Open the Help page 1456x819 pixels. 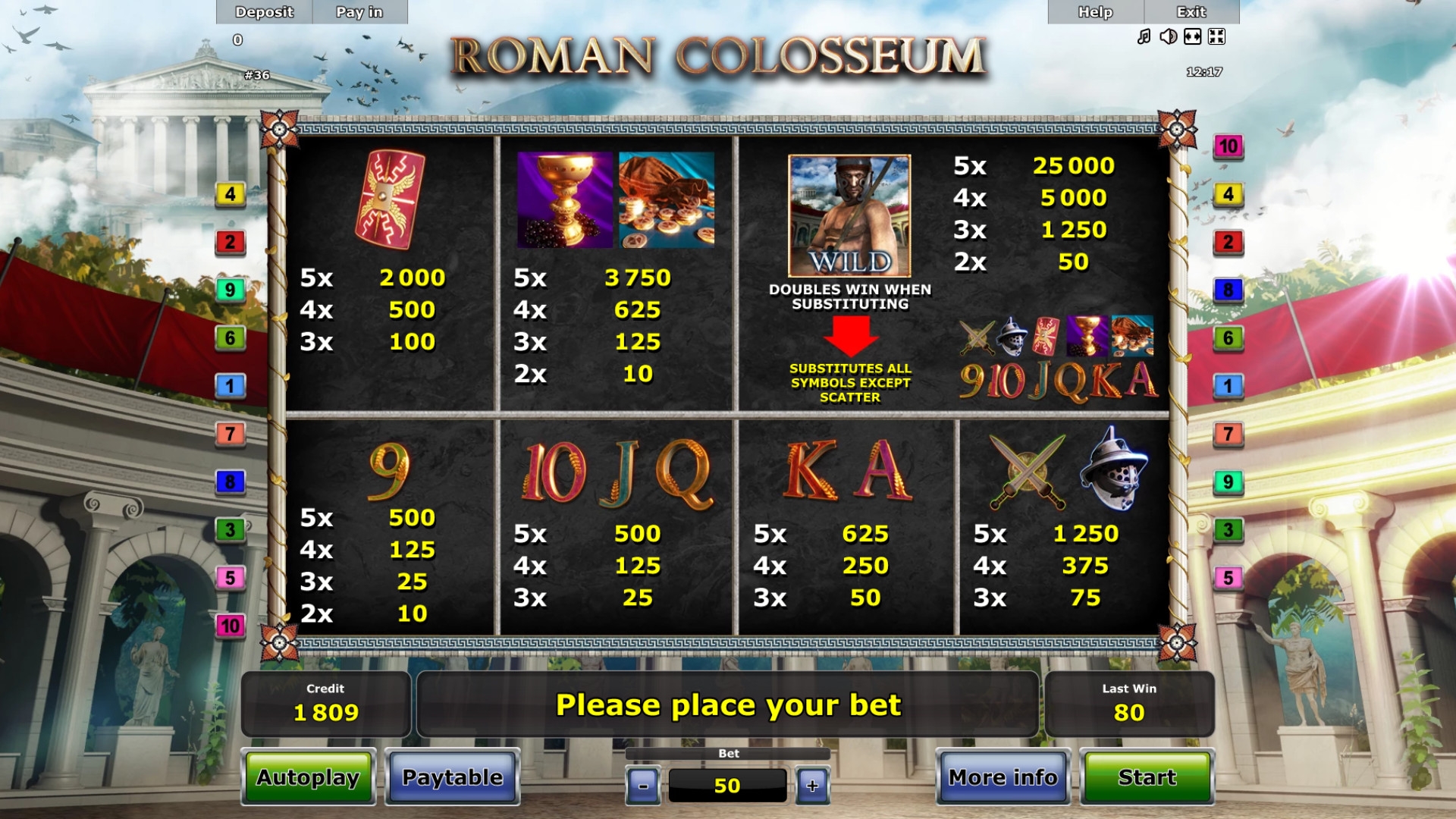point(1095,12)
